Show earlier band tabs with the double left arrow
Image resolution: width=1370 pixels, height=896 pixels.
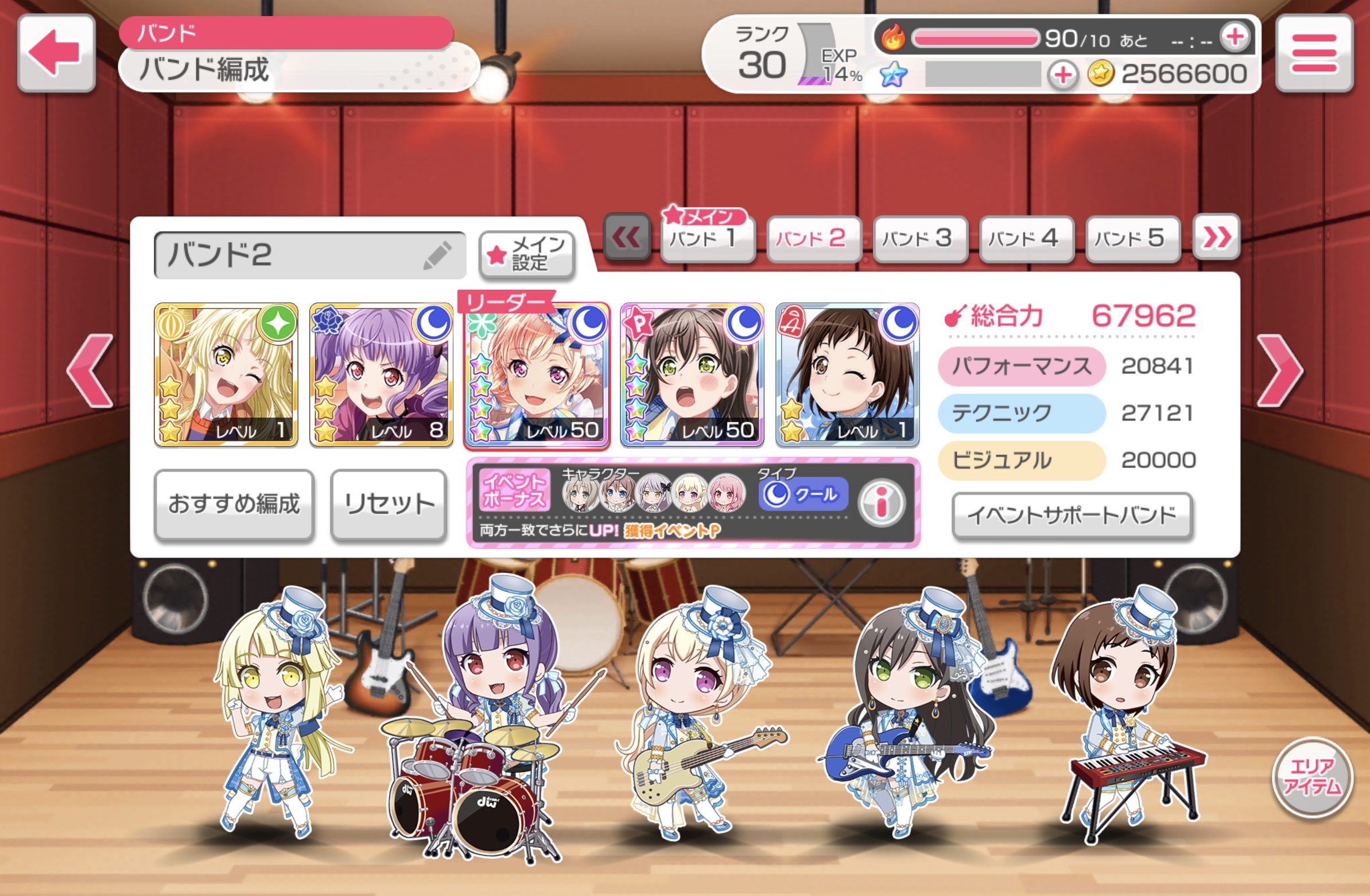(x=626, y=236)
